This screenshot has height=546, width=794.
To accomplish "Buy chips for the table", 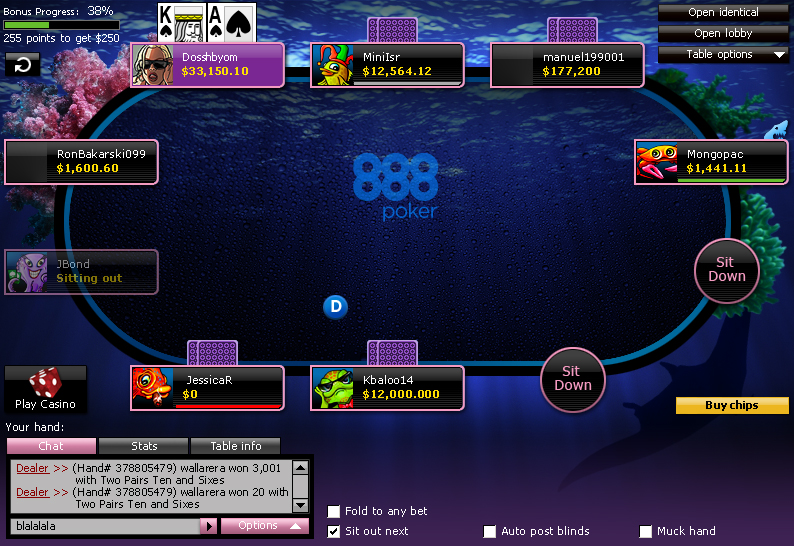I will pyautogui.click(x=732, y=405).
